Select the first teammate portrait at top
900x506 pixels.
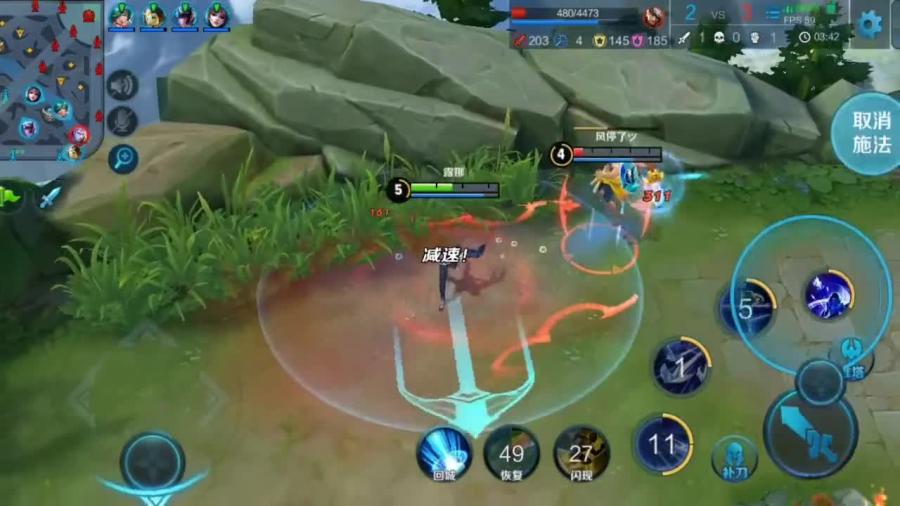pyautogui.click(x=122, y=17)
